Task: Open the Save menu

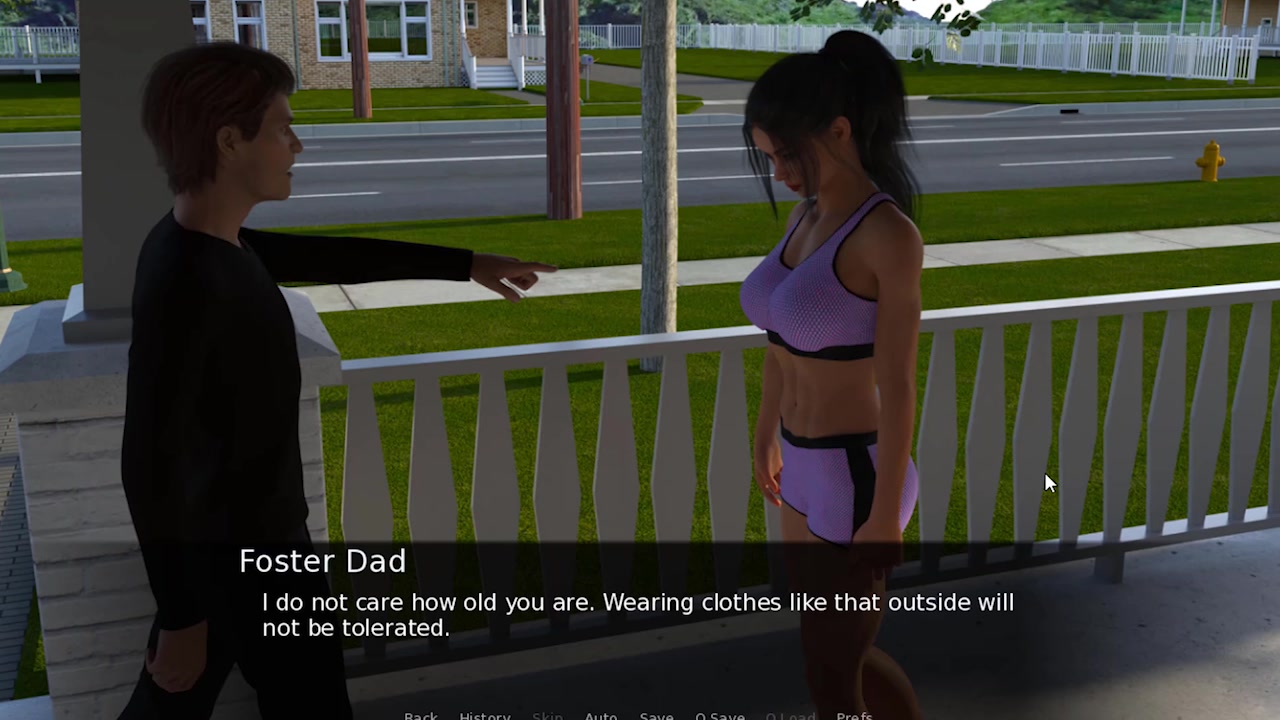Action: 656,716
